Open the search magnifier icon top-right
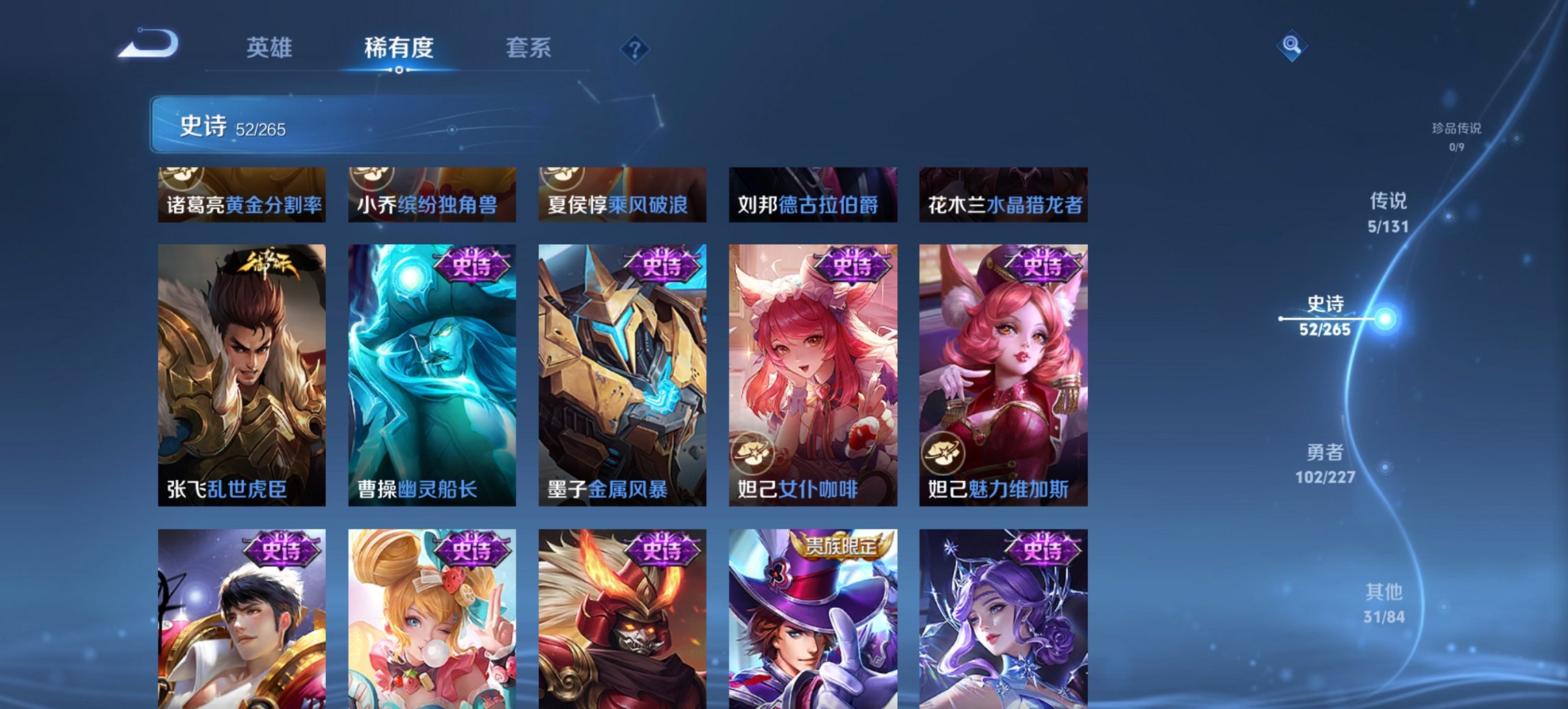The height and width of the screenshot is (709, 1568). [x=1290, y=46]
